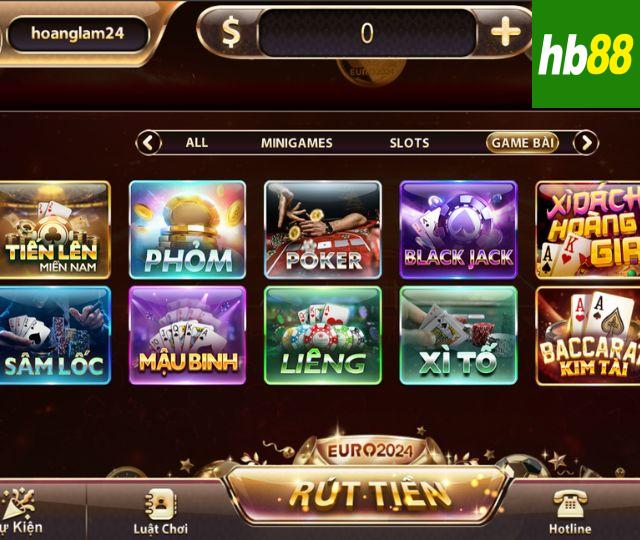Call the Hotline support icon
Viewport: 640px width, 540px height.
[x=570, y=510]
